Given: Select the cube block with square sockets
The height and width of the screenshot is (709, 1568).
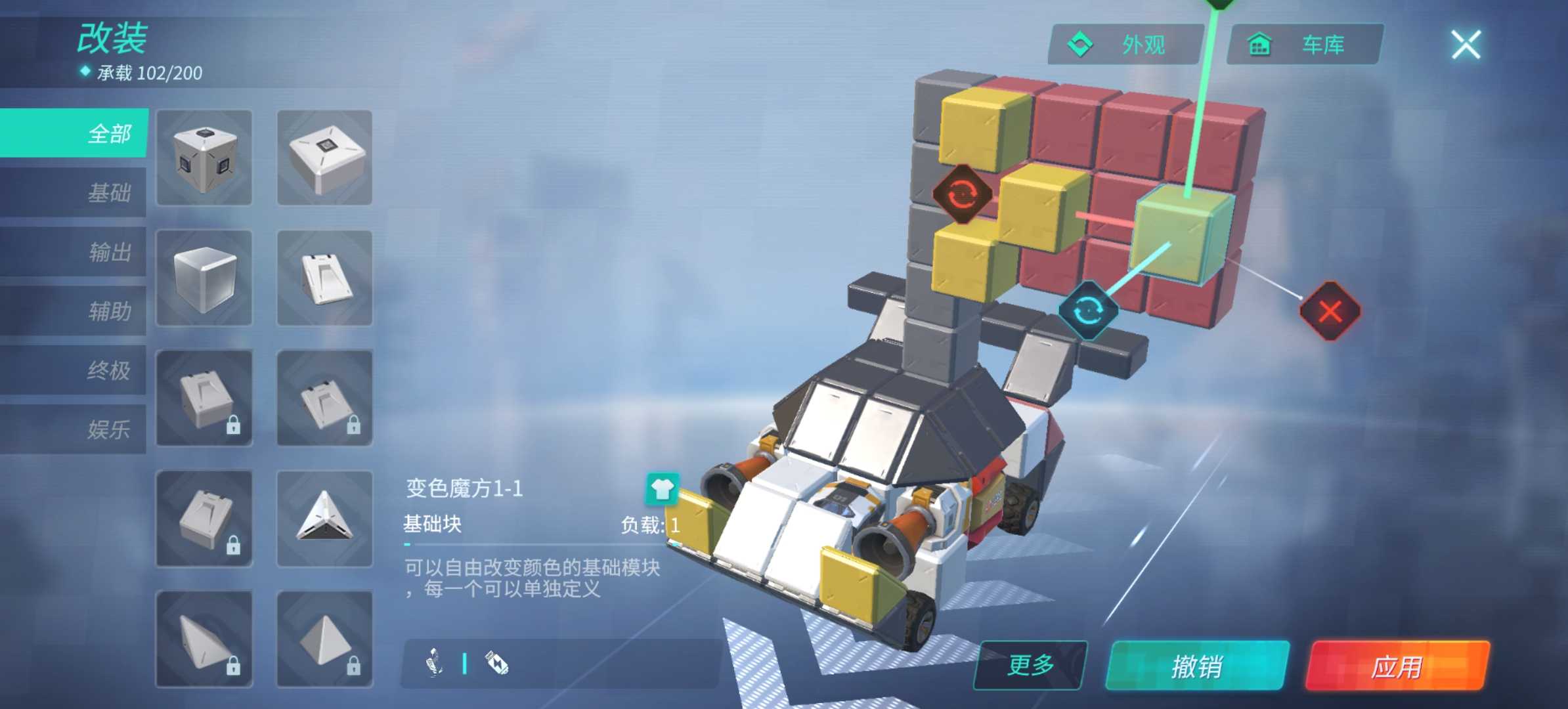Looking at the screenshot, I should 204,158.
